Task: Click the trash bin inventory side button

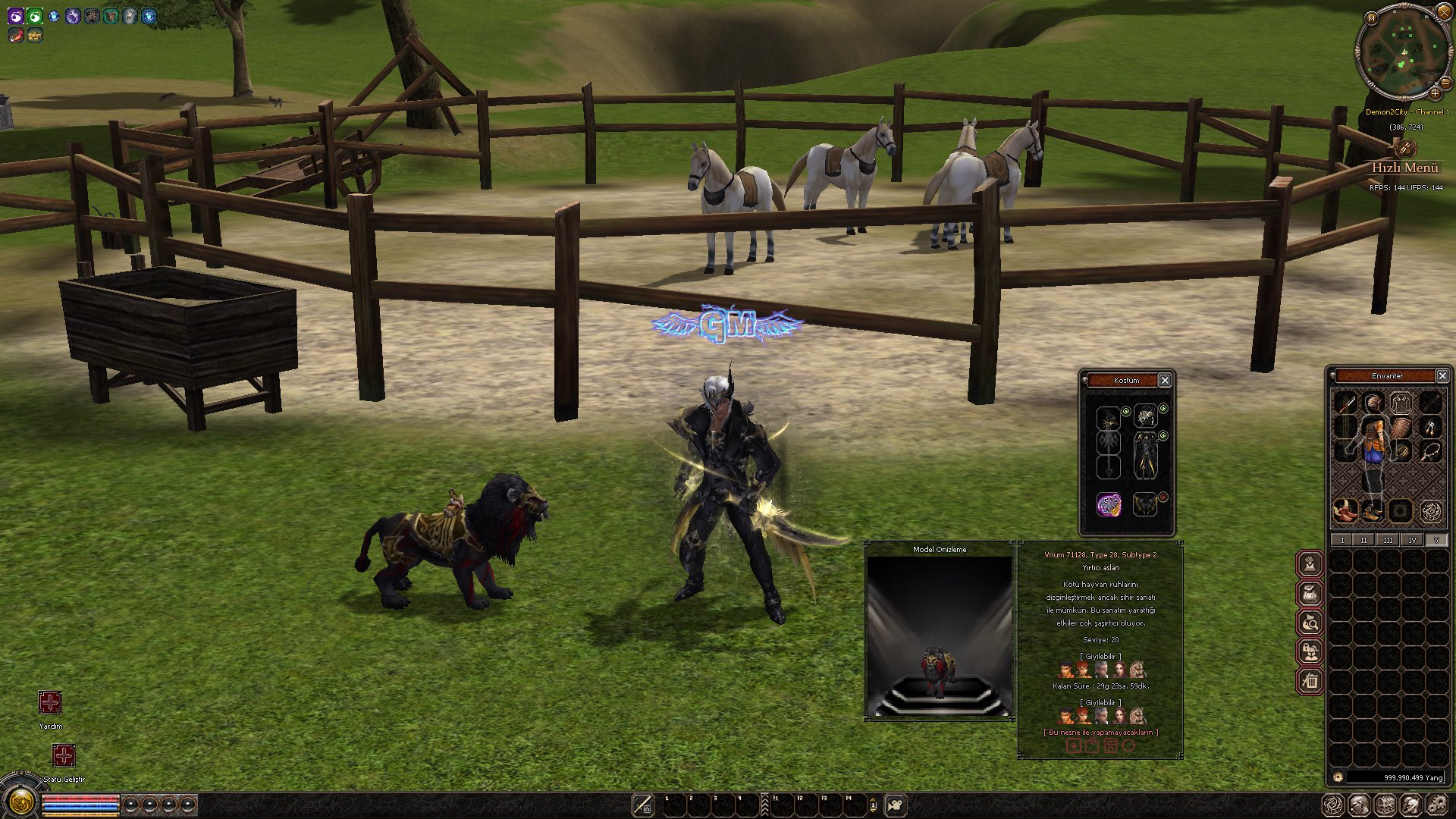Action: click(1310, 681)
